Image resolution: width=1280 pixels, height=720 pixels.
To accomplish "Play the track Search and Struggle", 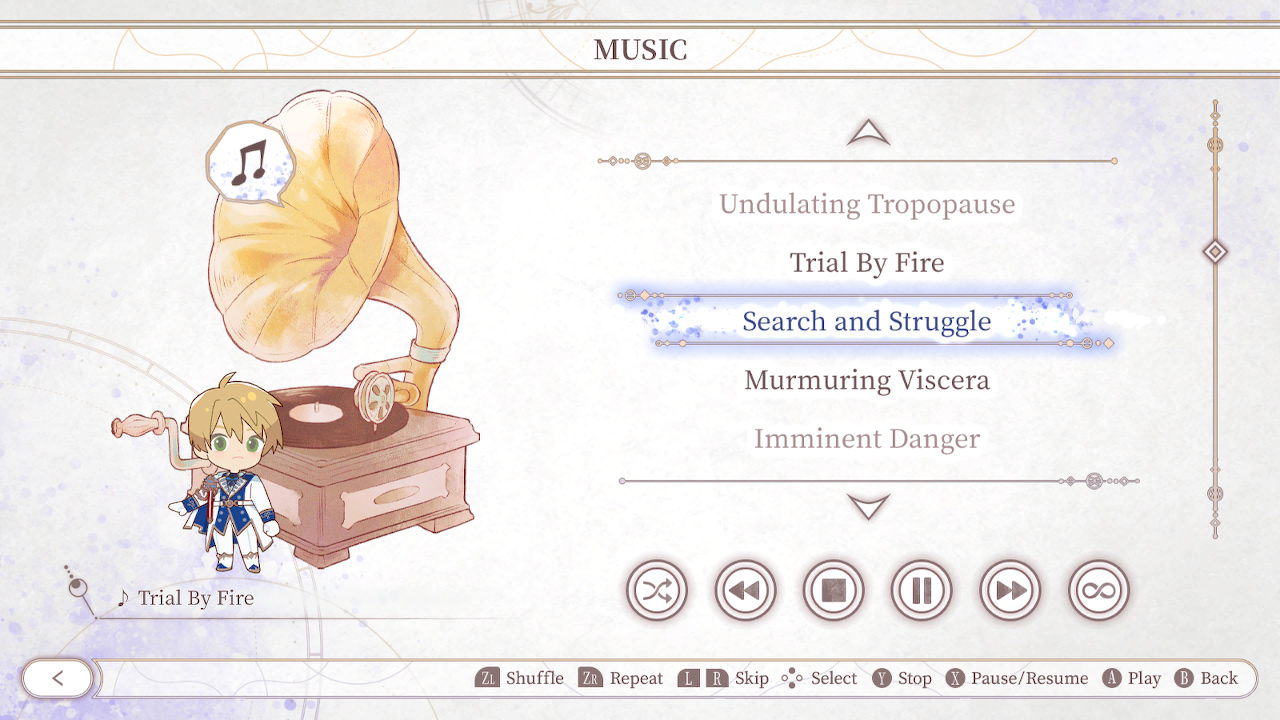I will click(866, 321).
